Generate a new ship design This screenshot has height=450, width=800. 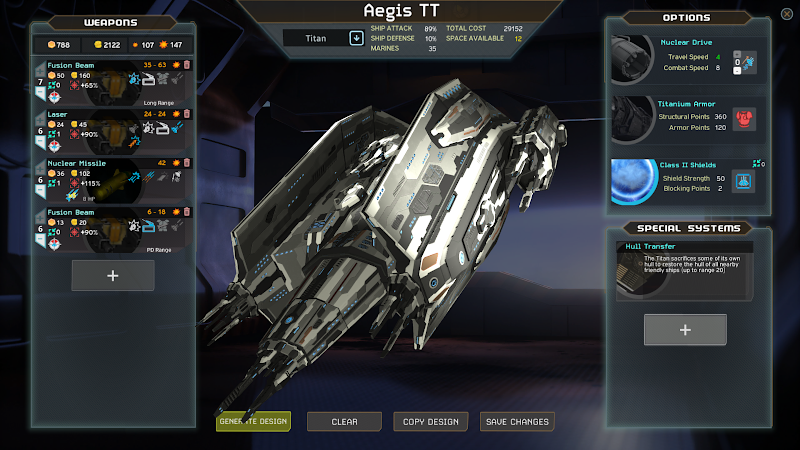pyautogui.click(x=252, y=421)
